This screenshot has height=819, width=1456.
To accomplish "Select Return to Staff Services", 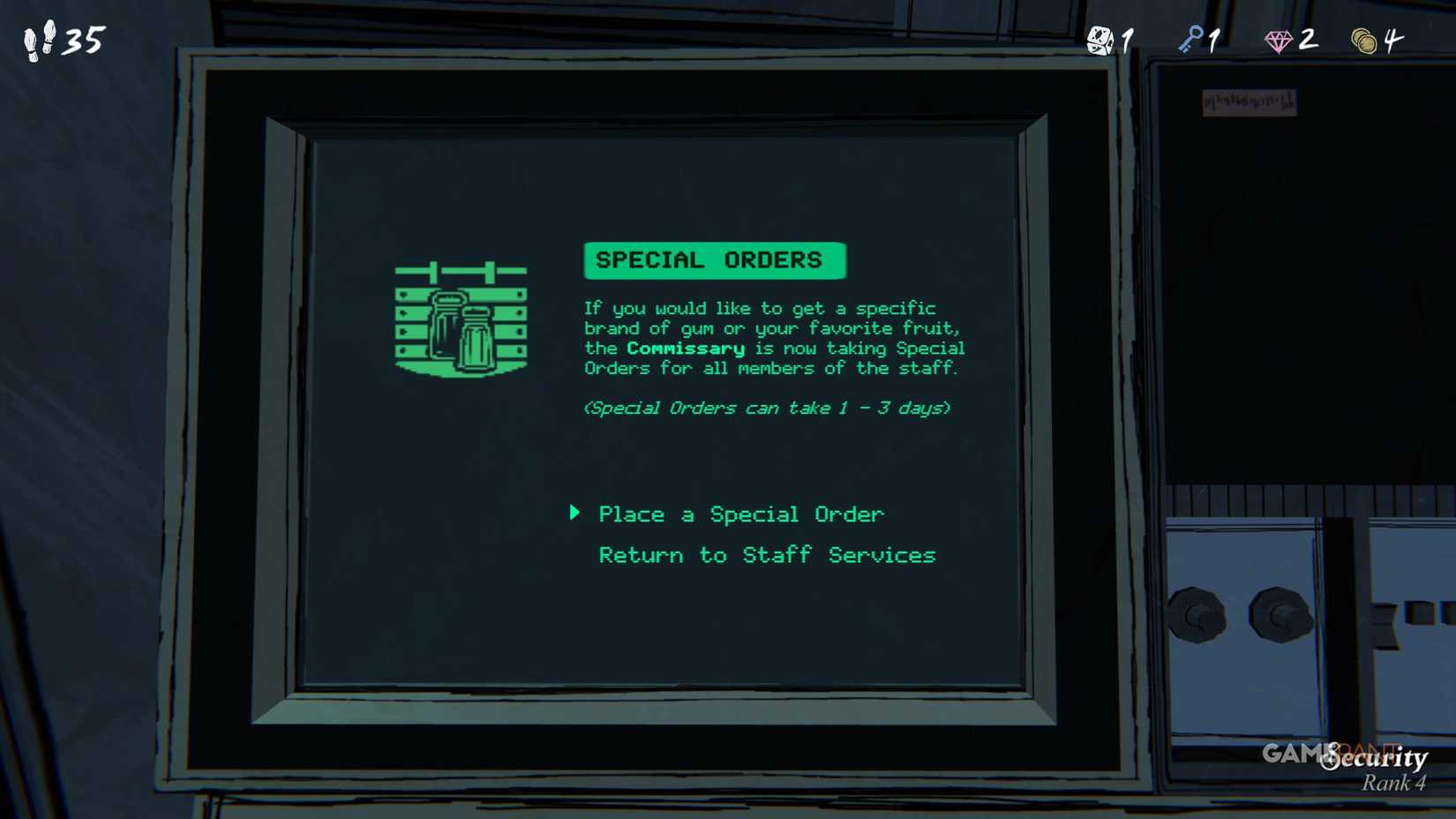I will (767, 555).
